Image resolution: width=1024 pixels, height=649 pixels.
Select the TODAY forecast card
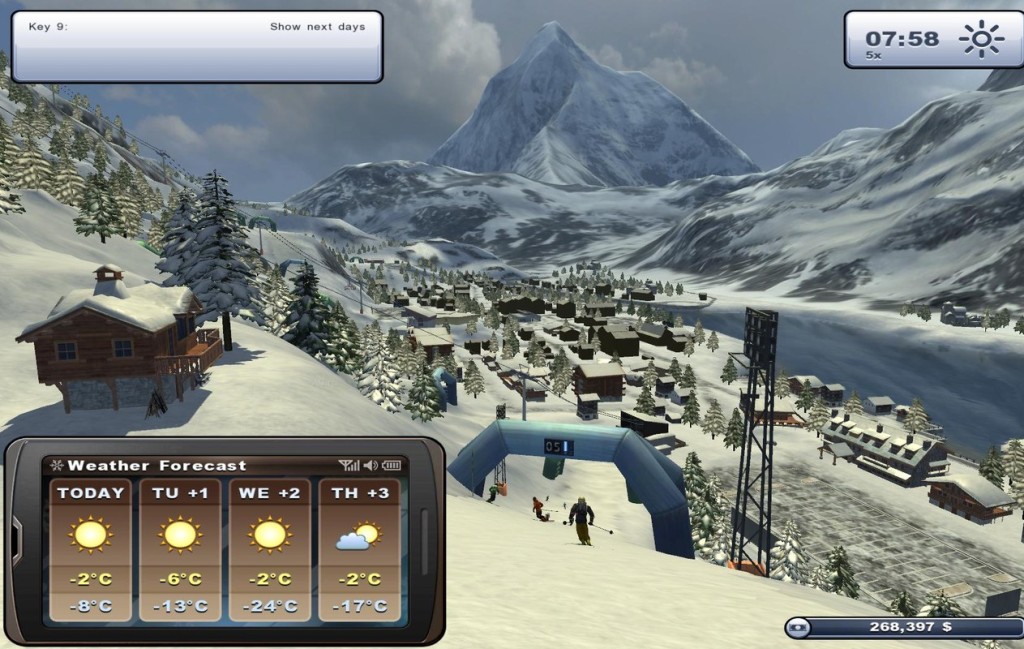coord(90,549)
